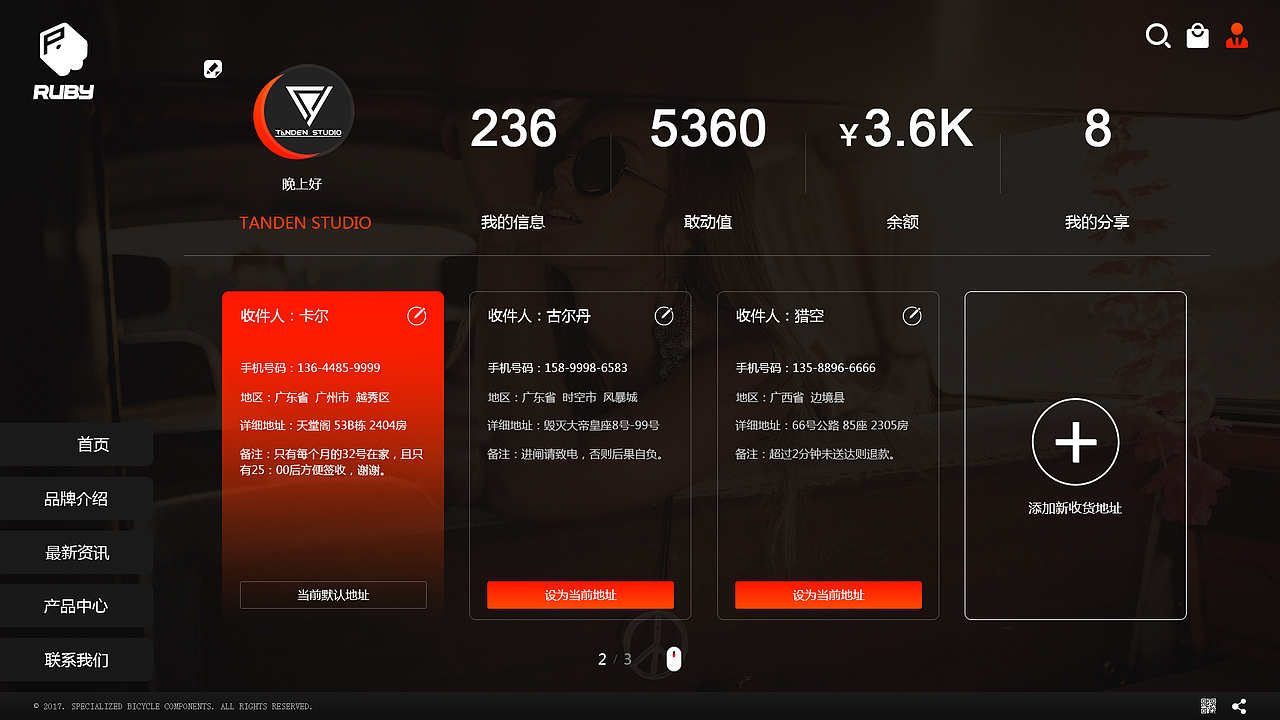Click 设为当前地址 on the 古尔丹 card
1280x720 pixels.
click(580, 594)
